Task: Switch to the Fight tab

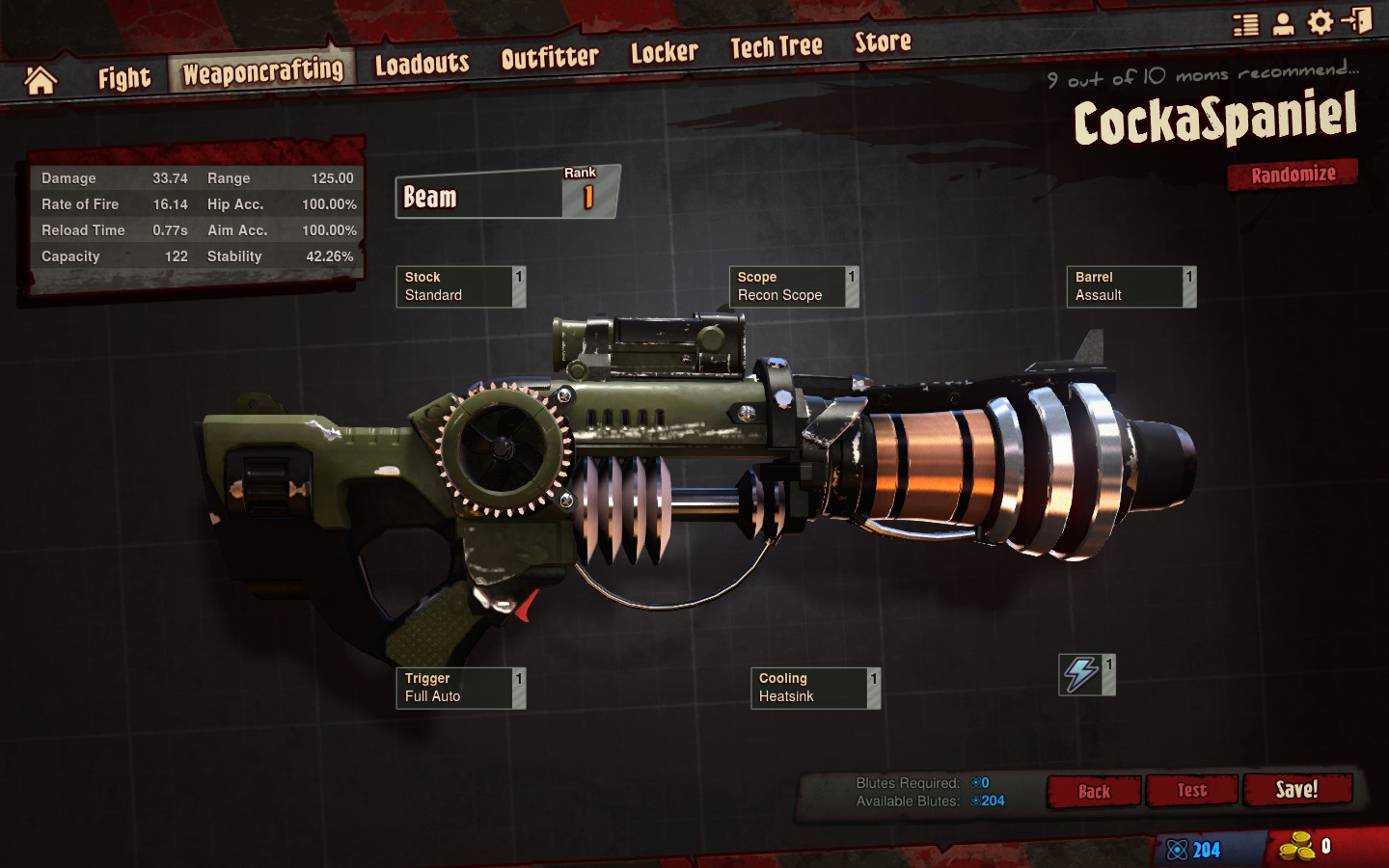Action: click(x=123, y=77)
